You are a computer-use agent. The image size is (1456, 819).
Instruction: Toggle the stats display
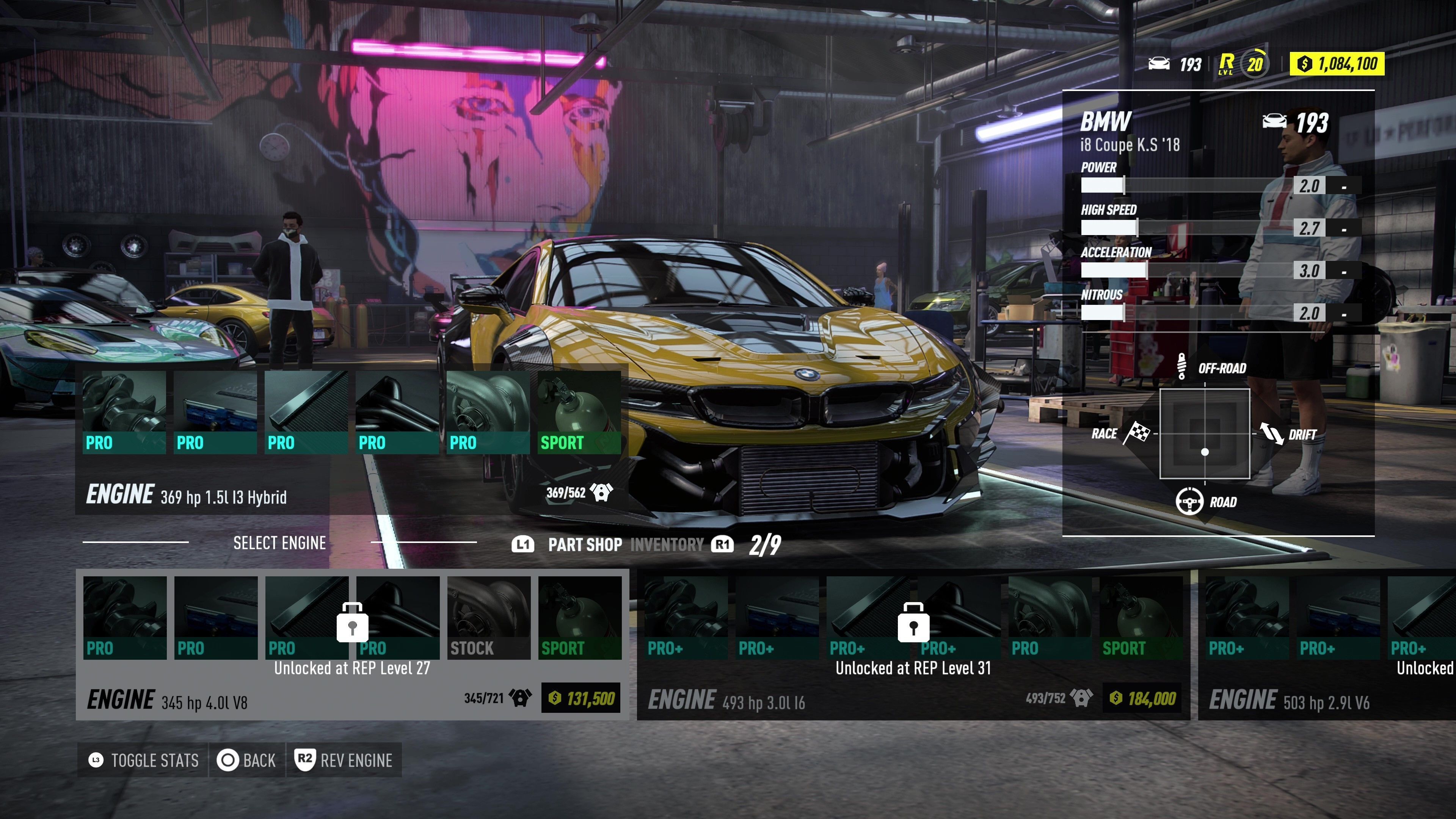[x=144, y=760]
